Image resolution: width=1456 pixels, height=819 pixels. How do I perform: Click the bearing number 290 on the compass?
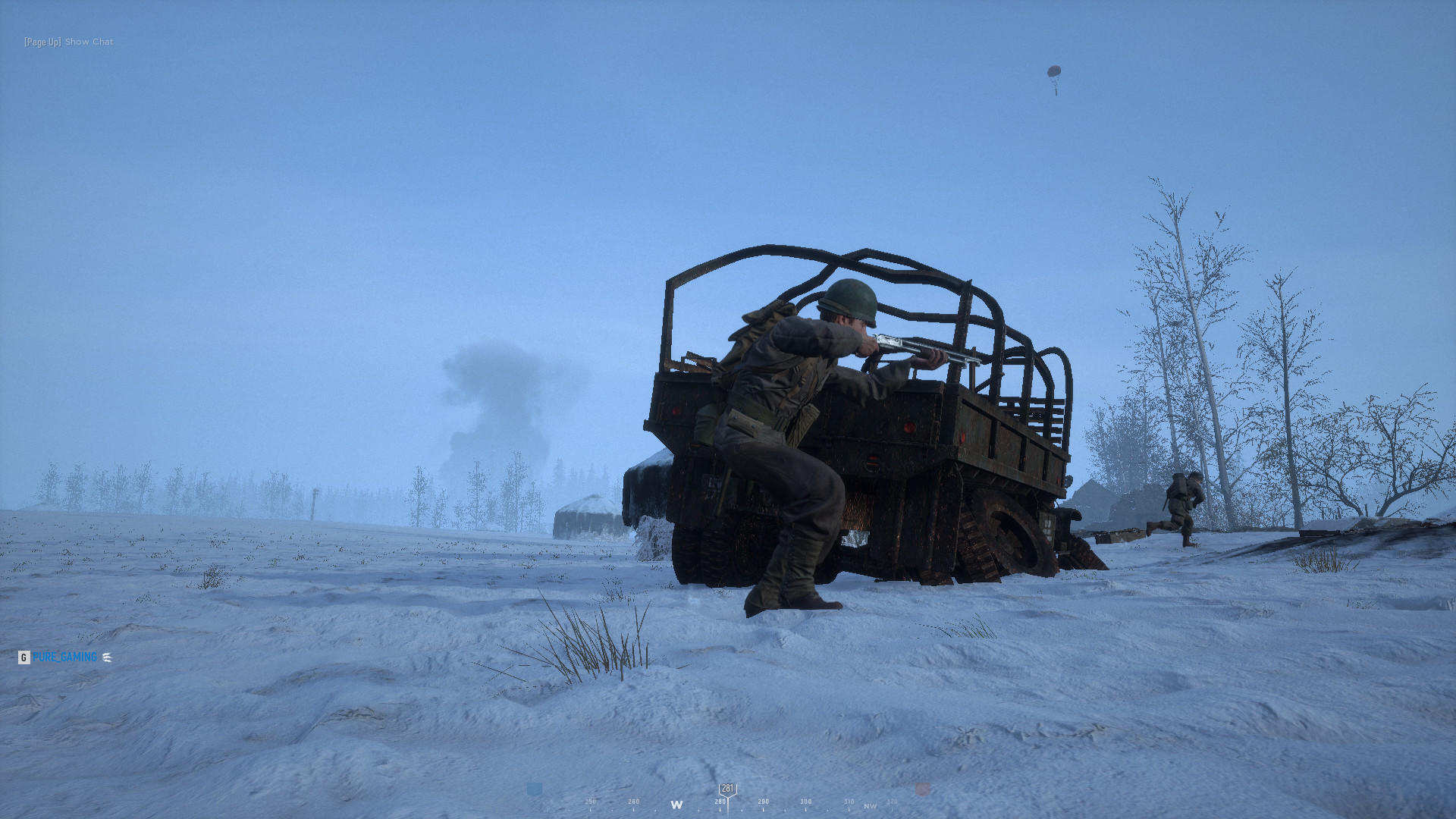point(764,801)
